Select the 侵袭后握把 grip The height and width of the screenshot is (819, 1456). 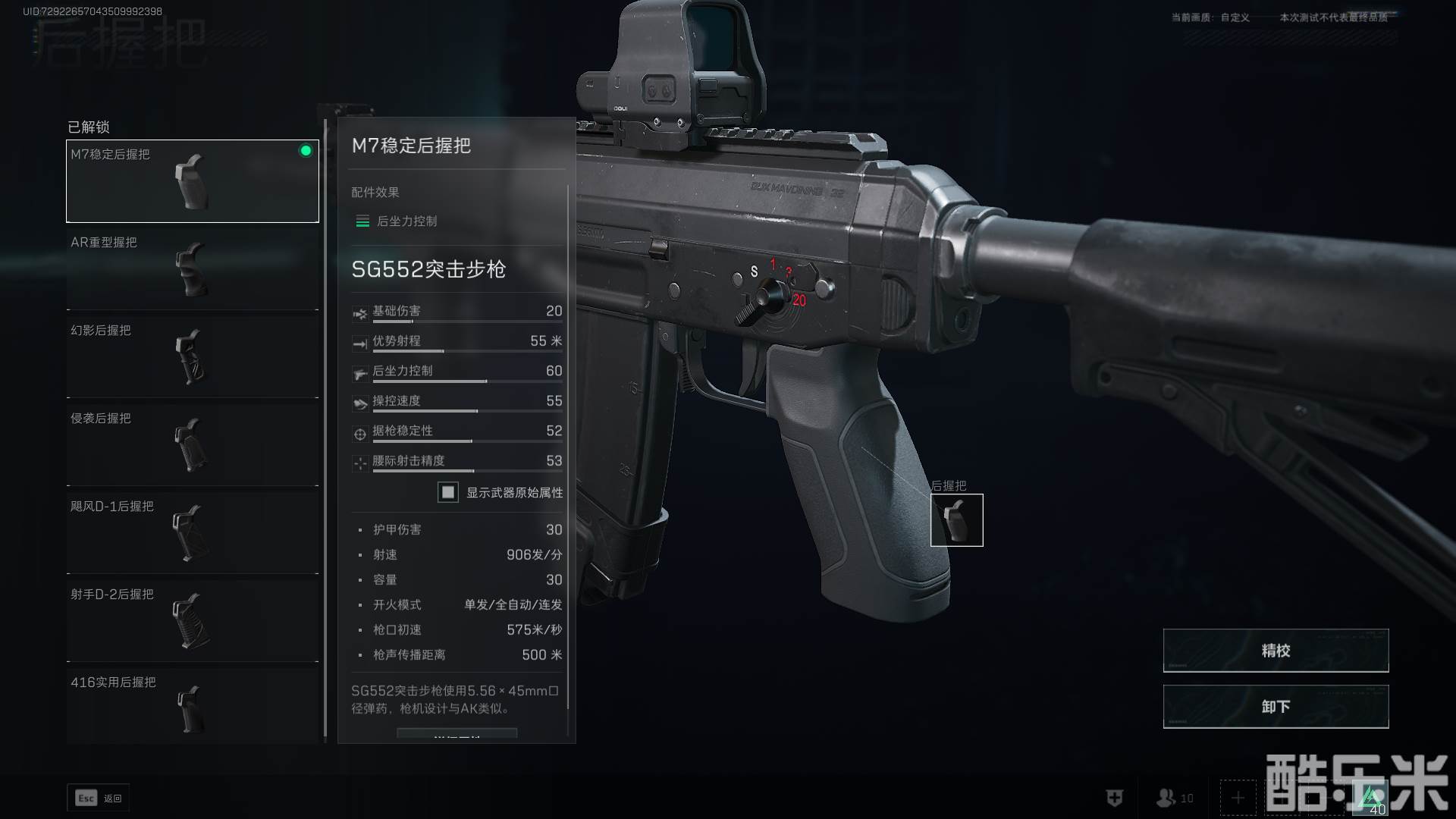coord(193,444)
